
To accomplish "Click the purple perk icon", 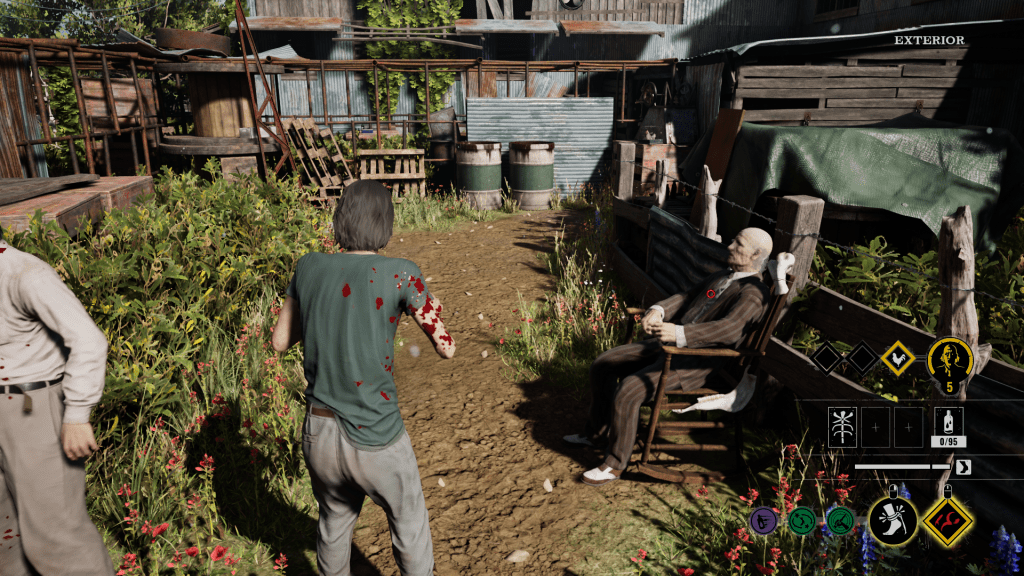I will (x=763, y=520).
